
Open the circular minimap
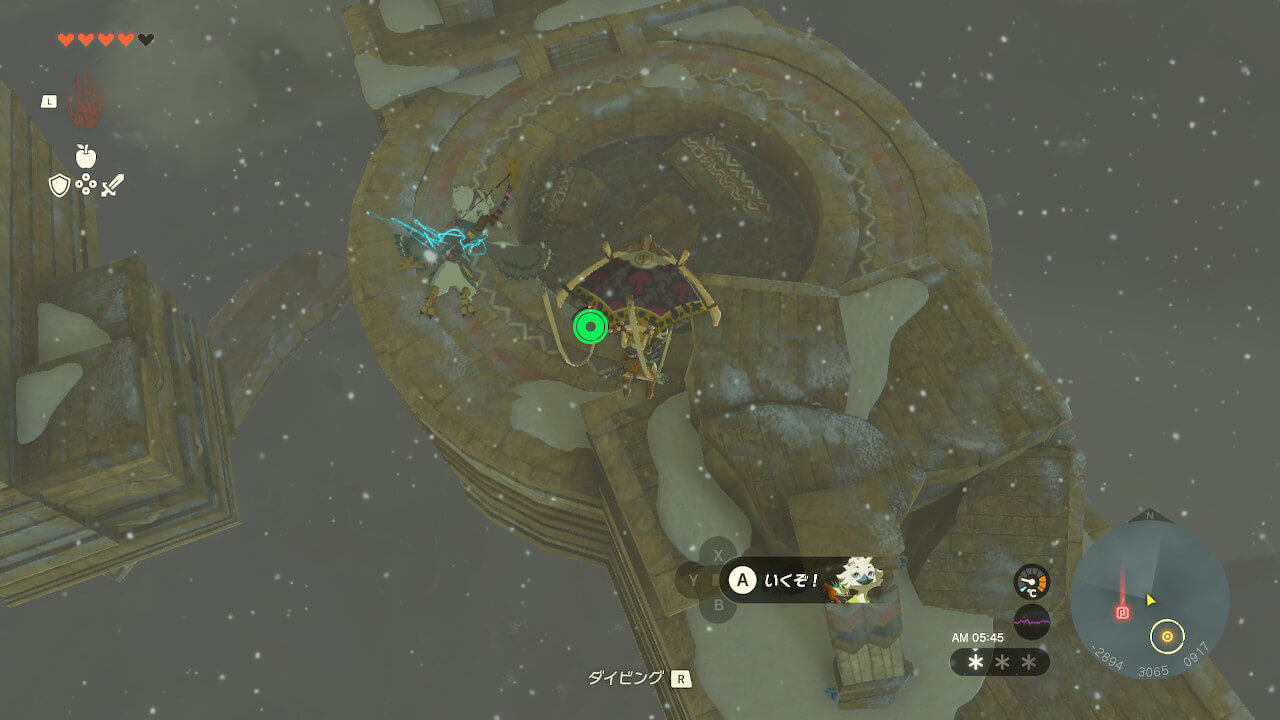pos(1149,599)
